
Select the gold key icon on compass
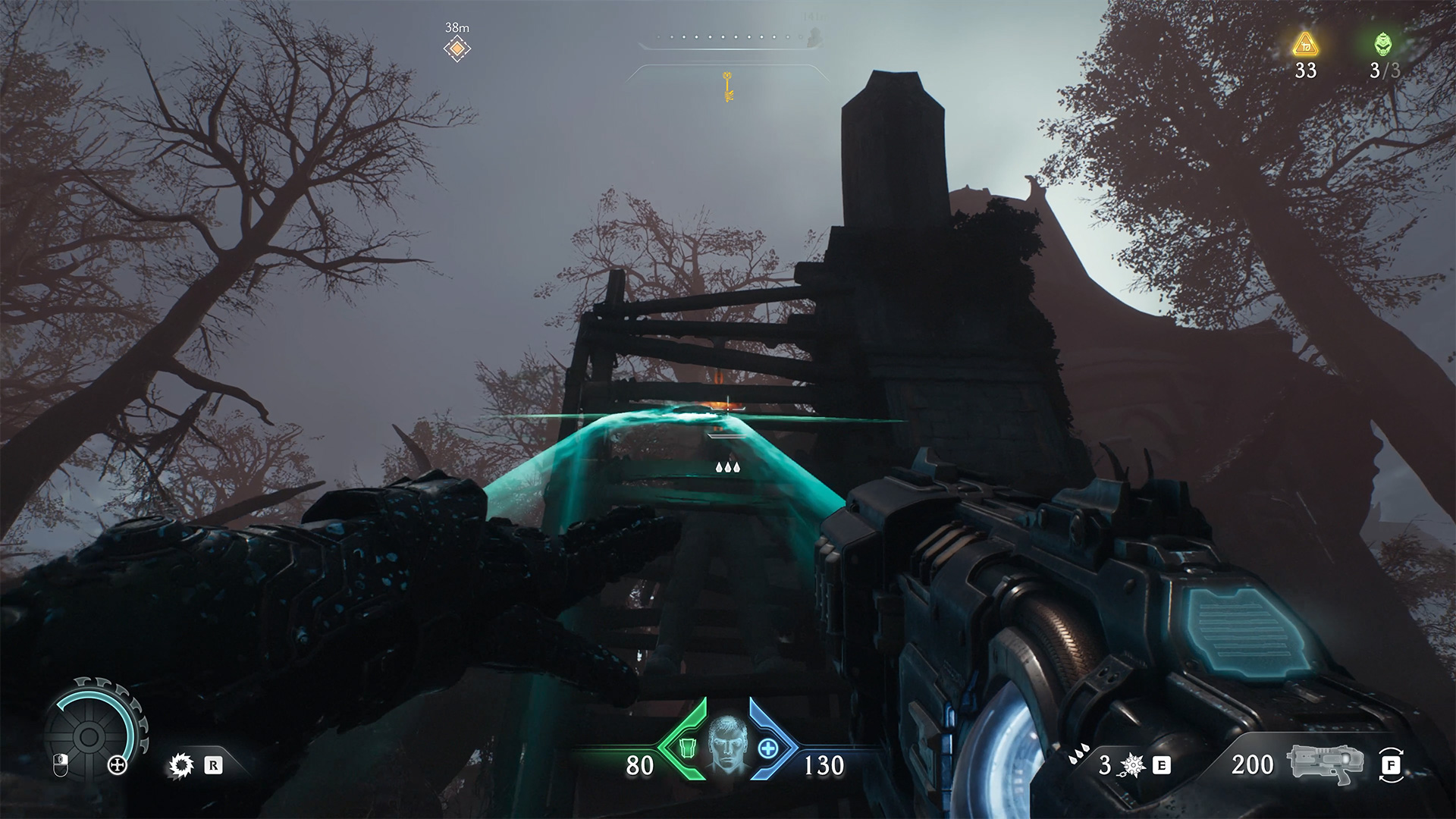coord(728,86)
